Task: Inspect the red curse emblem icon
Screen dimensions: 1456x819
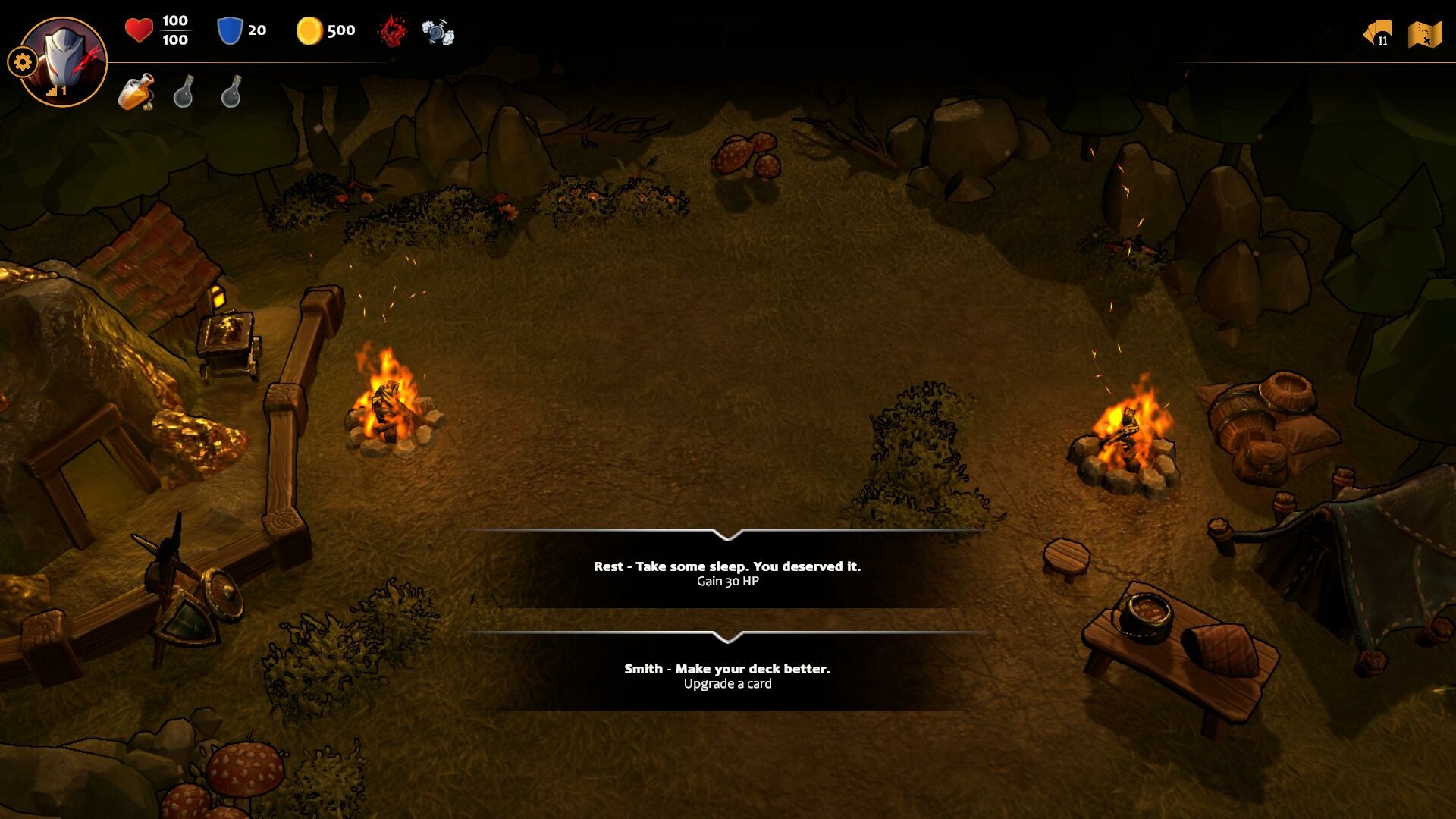Action: 390,31
